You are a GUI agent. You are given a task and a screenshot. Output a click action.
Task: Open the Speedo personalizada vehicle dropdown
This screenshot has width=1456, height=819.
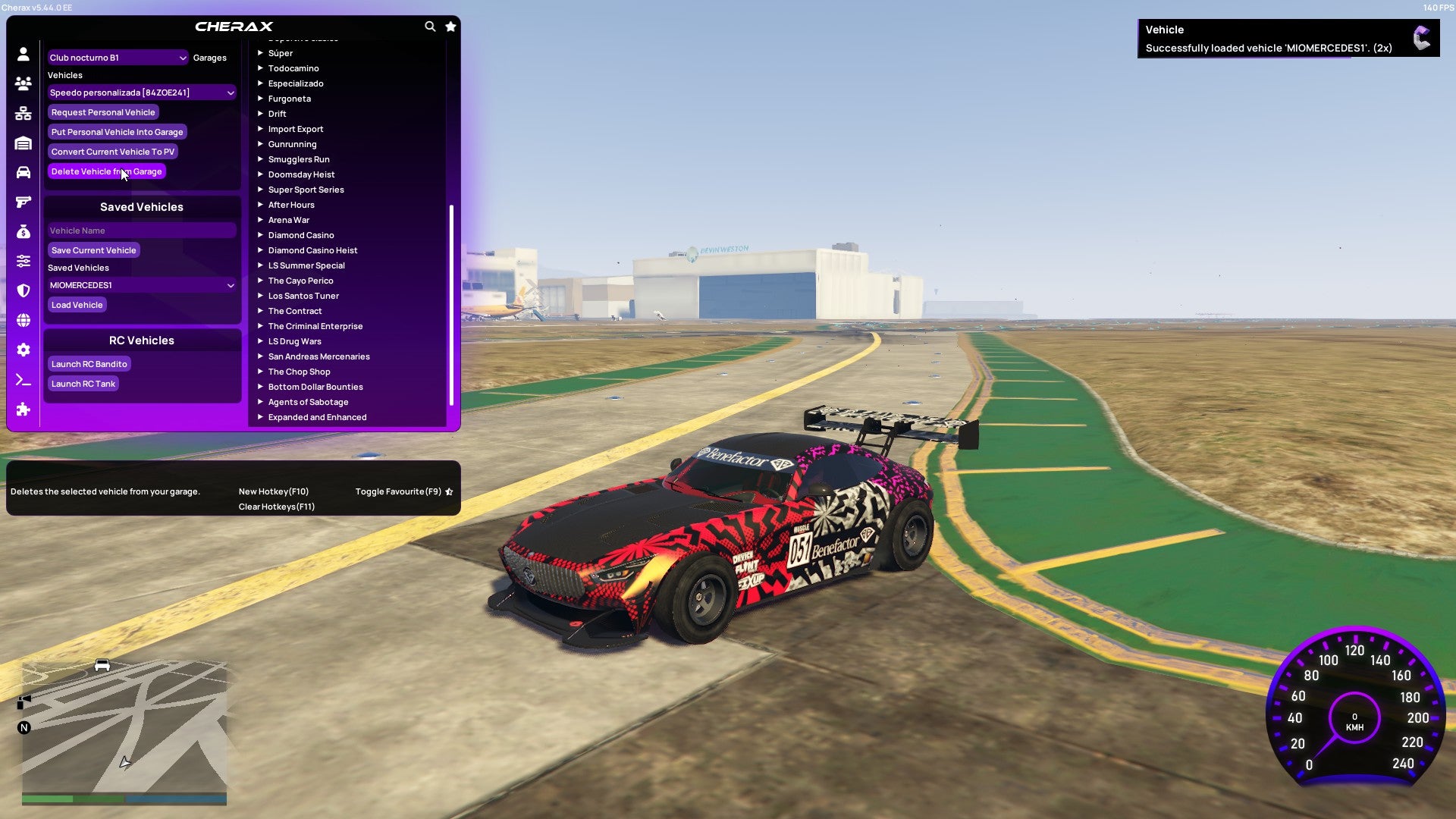click(141, 92)
